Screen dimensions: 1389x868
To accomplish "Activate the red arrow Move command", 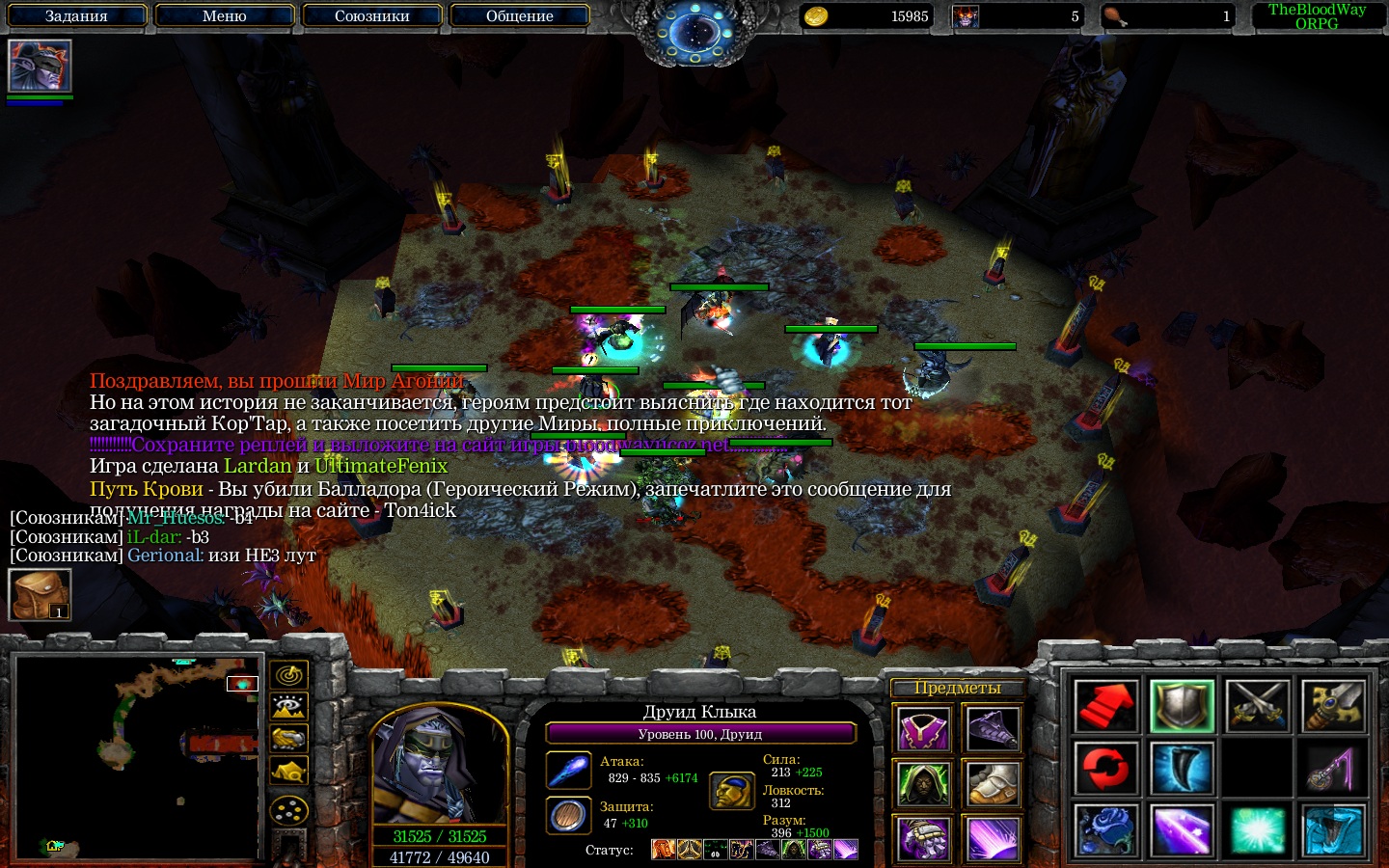I will tap(1105, 706).
